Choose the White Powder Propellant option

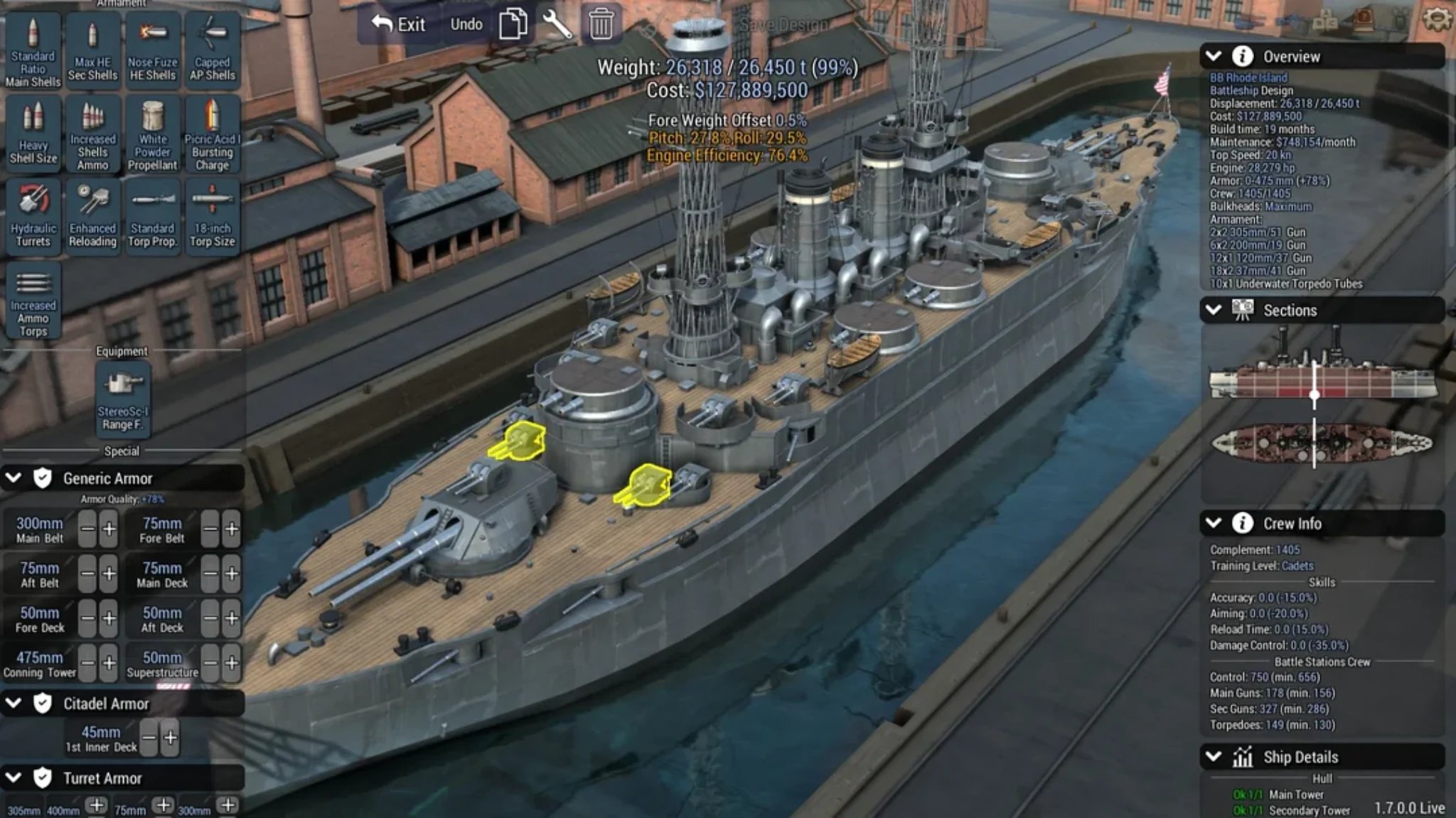click(x=152, y=134)
